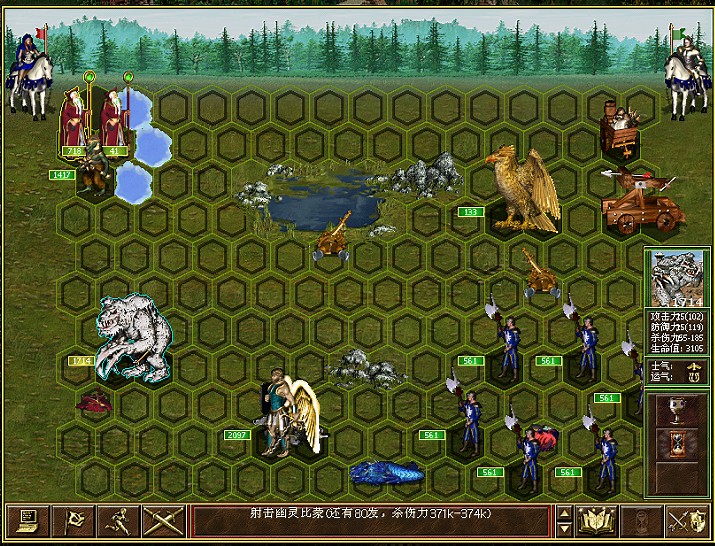Retreat using the running man button

pos(120,521)
